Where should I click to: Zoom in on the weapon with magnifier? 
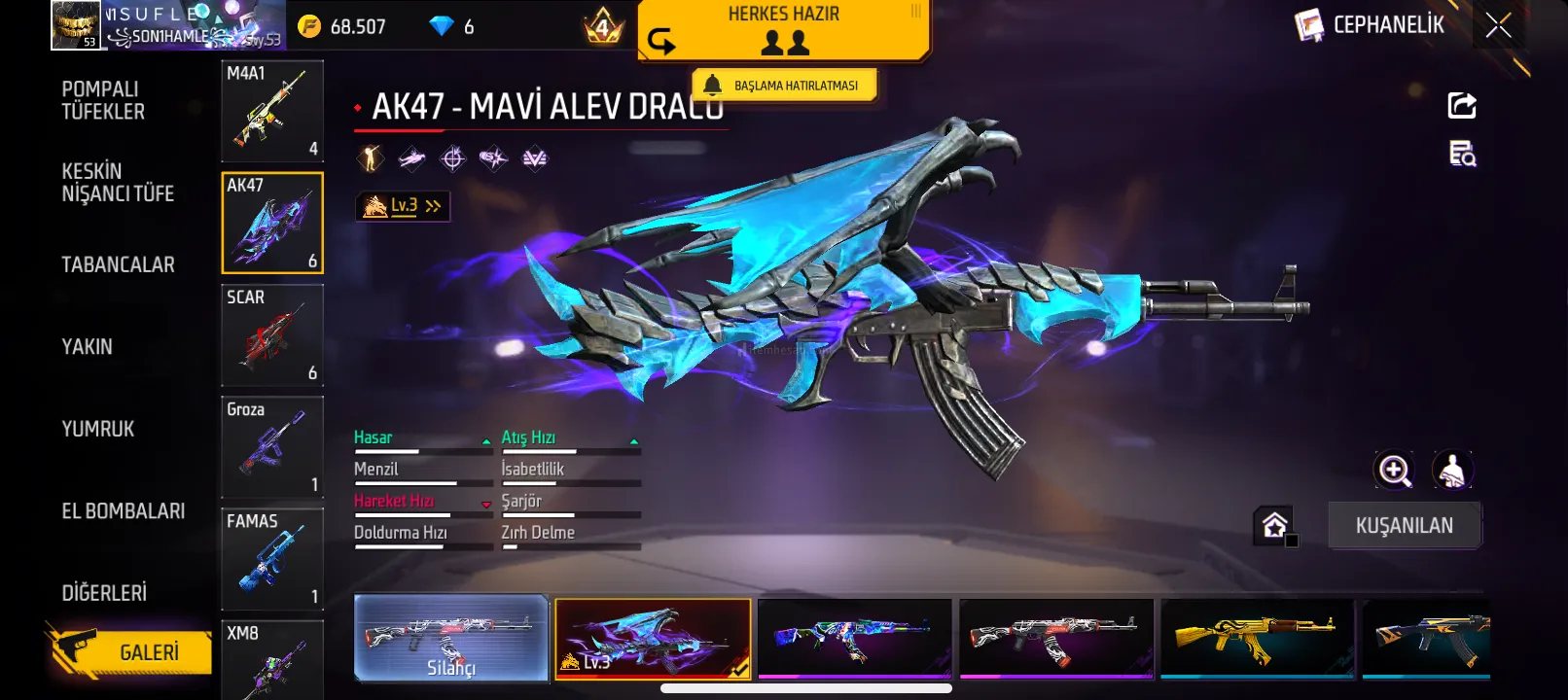1394,471
